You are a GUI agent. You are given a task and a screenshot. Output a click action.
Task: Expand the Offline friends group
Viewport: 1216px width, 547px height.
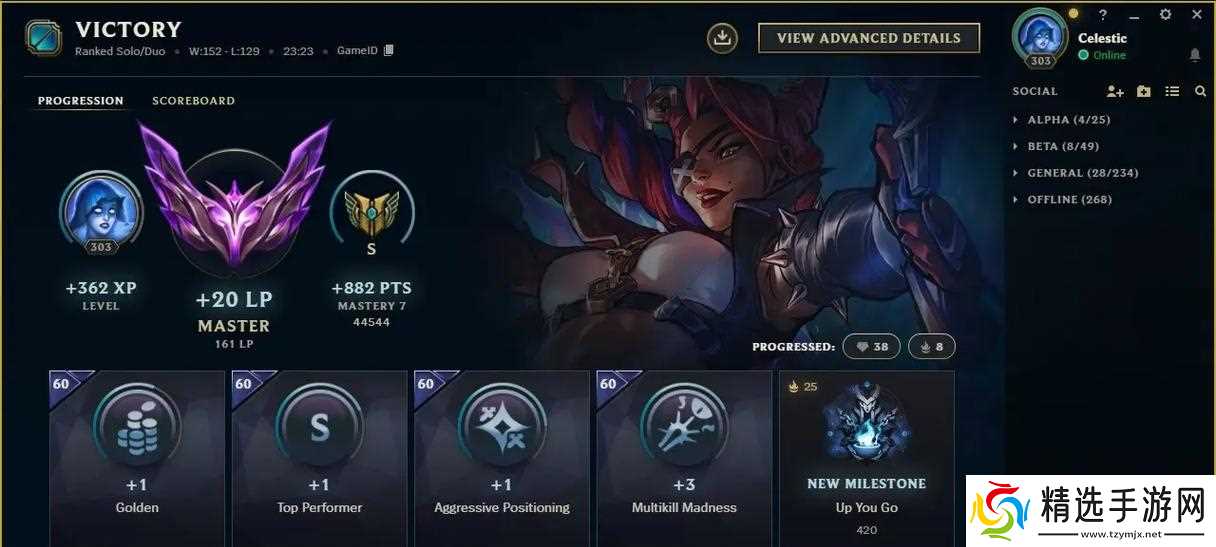click(x=1068, y=200)
